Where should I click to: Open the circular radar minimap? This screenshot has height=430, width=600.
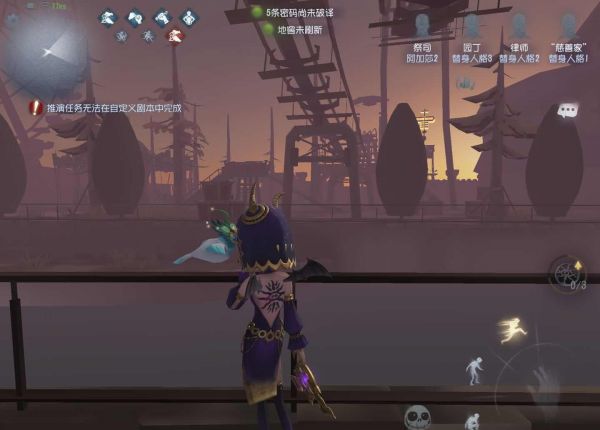pyautogui.click(x=44, y=47)
